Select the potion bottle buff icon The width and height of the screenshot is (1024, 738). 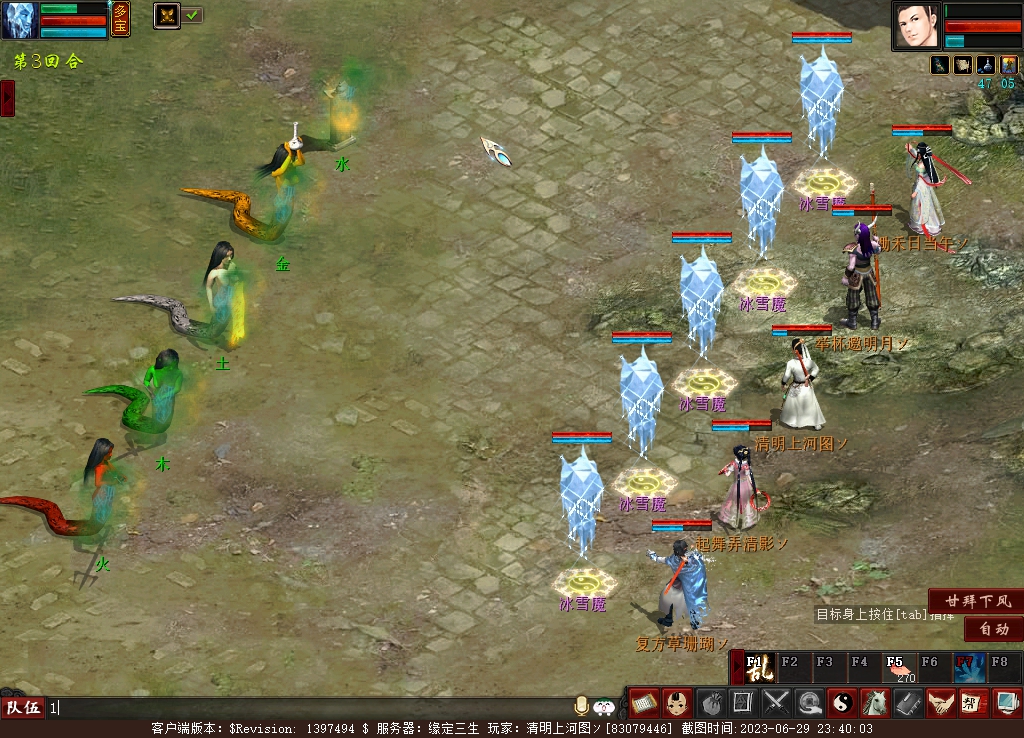985,65
